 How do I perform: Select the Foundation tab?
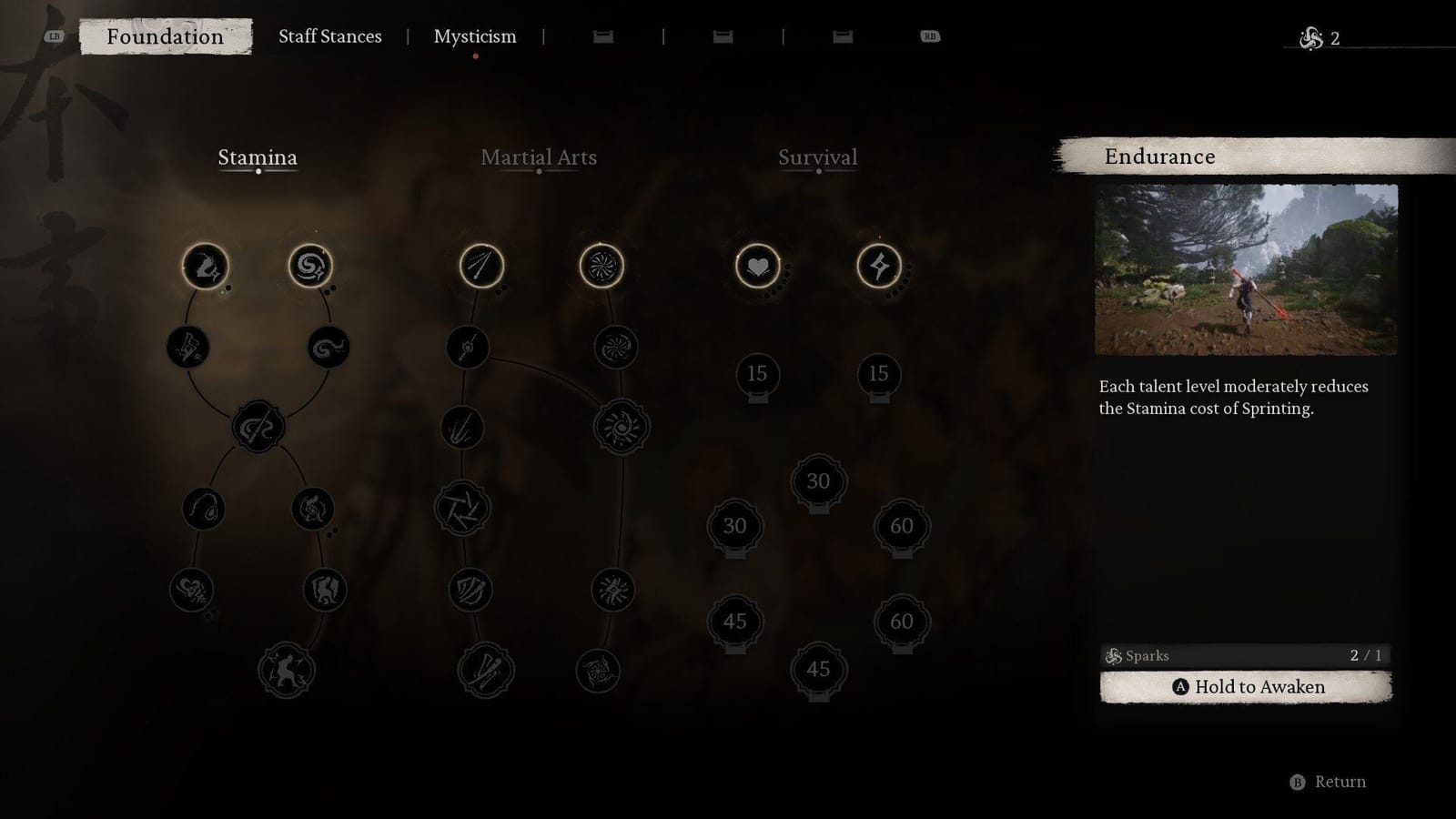pyautogui.click(x=165, y=37)
